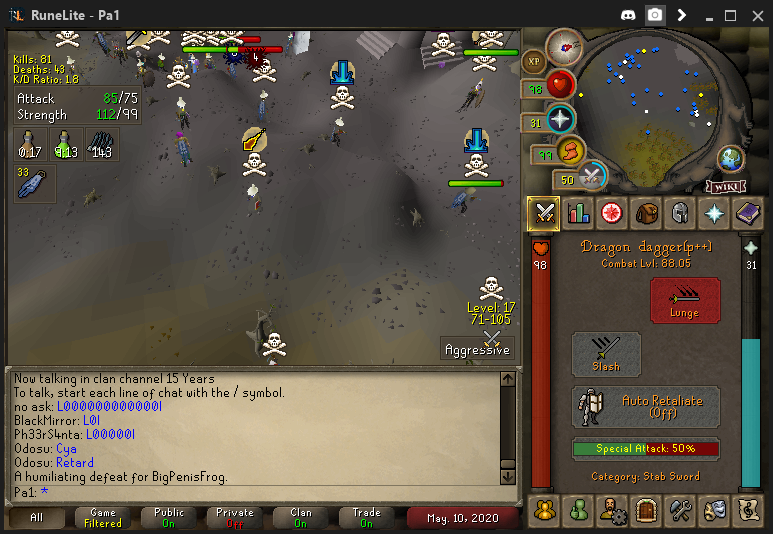
Task: Toggle Auto Retaliate
Action: pos(645,406)
